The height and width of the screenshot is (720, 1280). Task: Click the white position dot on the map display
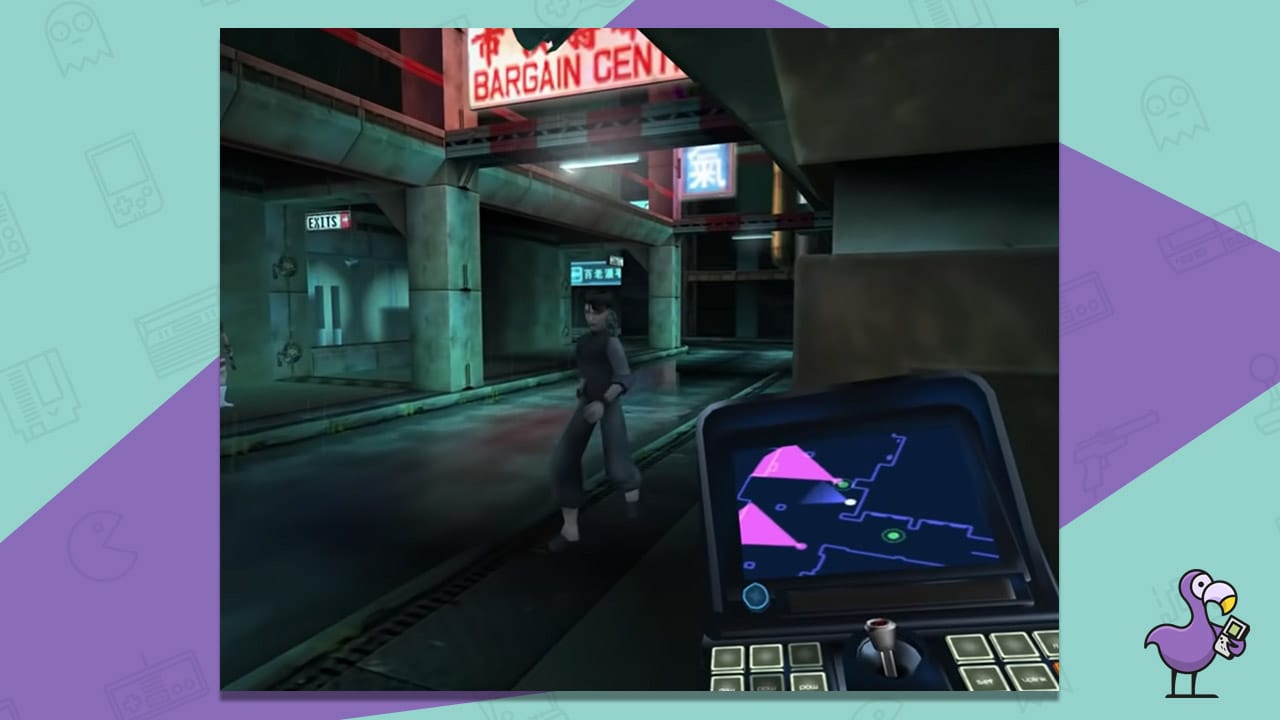(x=850, y=503)
